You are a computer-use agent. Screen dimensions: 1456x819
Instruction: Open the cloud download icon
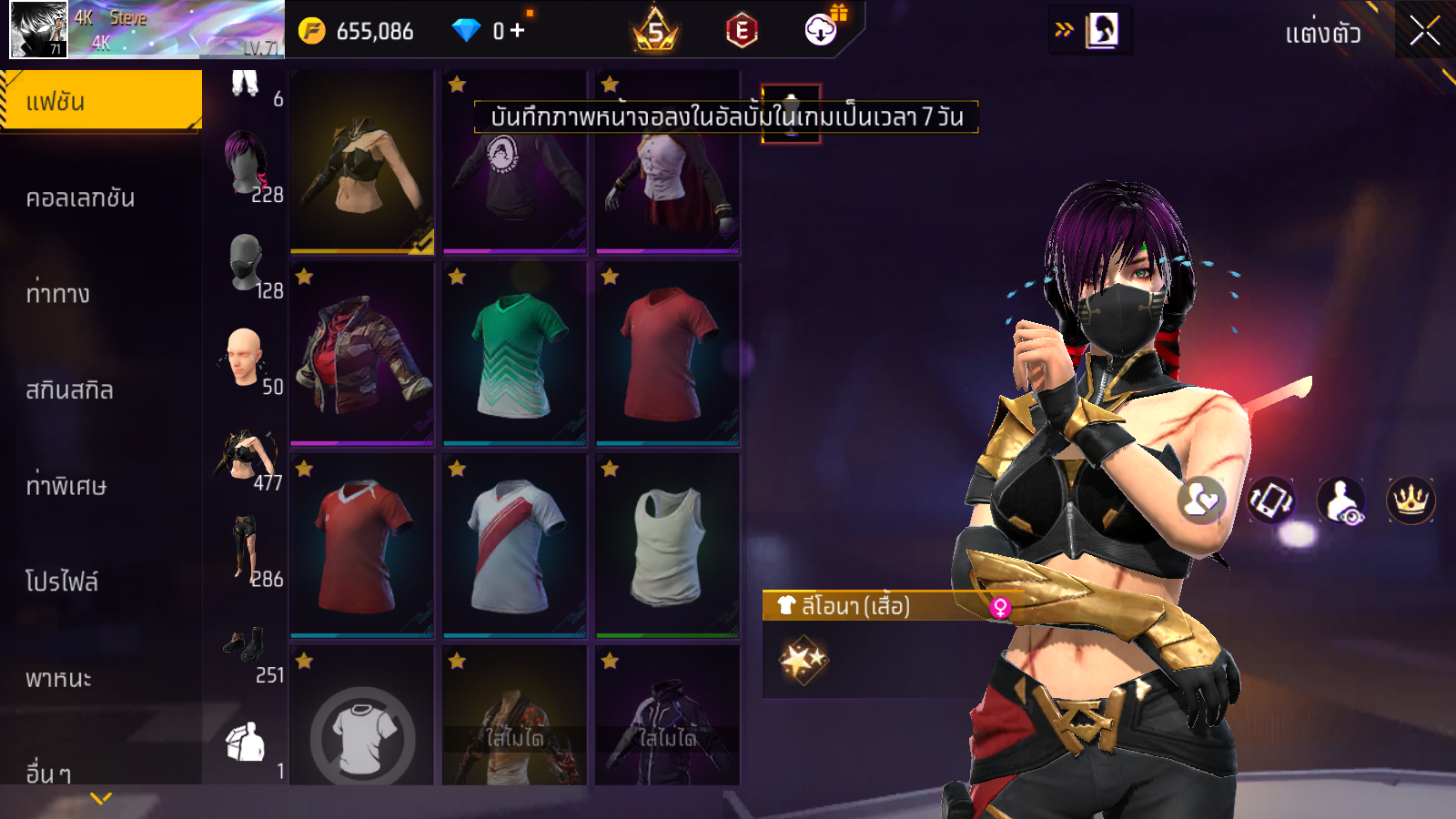pyautogui.click(x=822, y=31)
